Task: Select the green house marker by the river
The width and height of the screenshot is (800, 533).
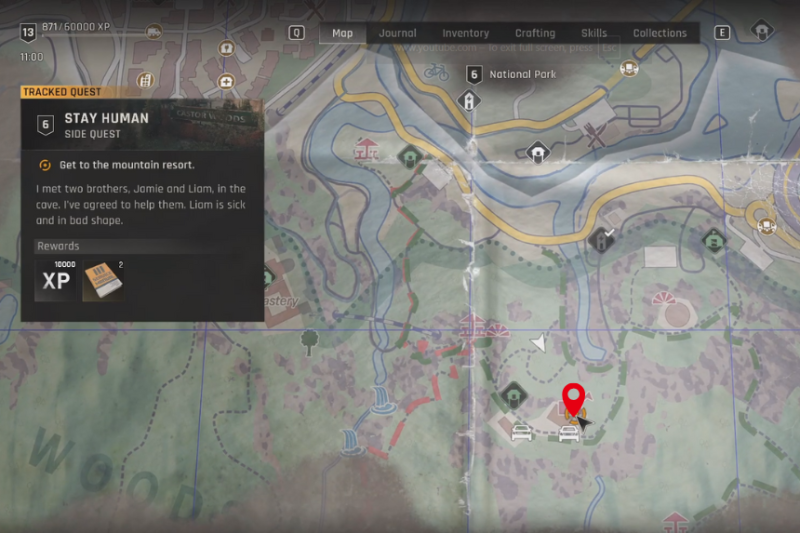Action: pyautogui.click(x=408, y=156)
